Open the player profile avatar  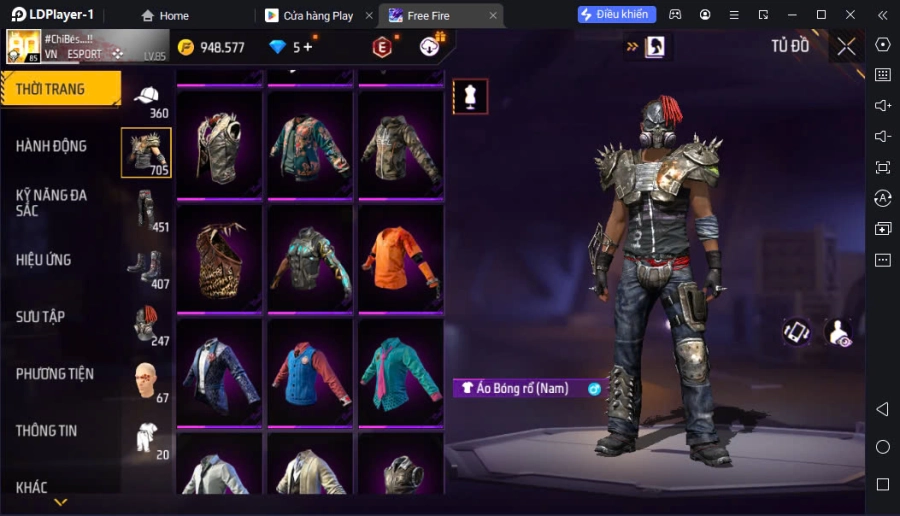(24, 47)
